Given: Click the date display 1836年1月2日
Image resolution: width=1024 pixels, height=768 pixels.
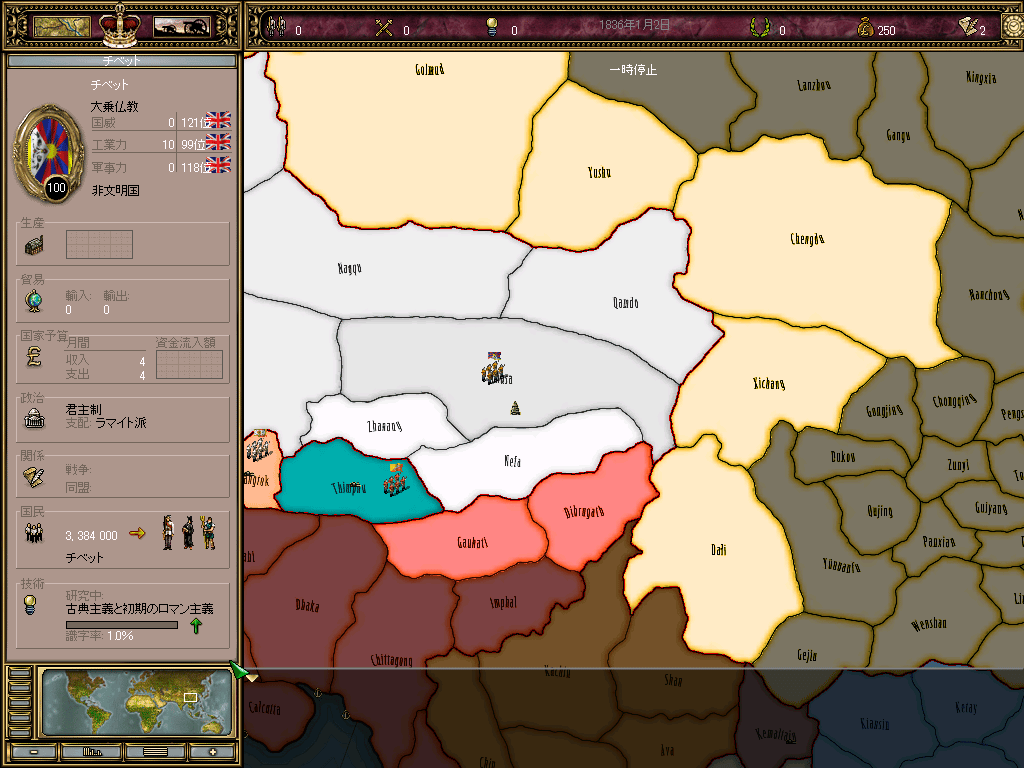Looking at the screenshot, I should click(635, 24).
